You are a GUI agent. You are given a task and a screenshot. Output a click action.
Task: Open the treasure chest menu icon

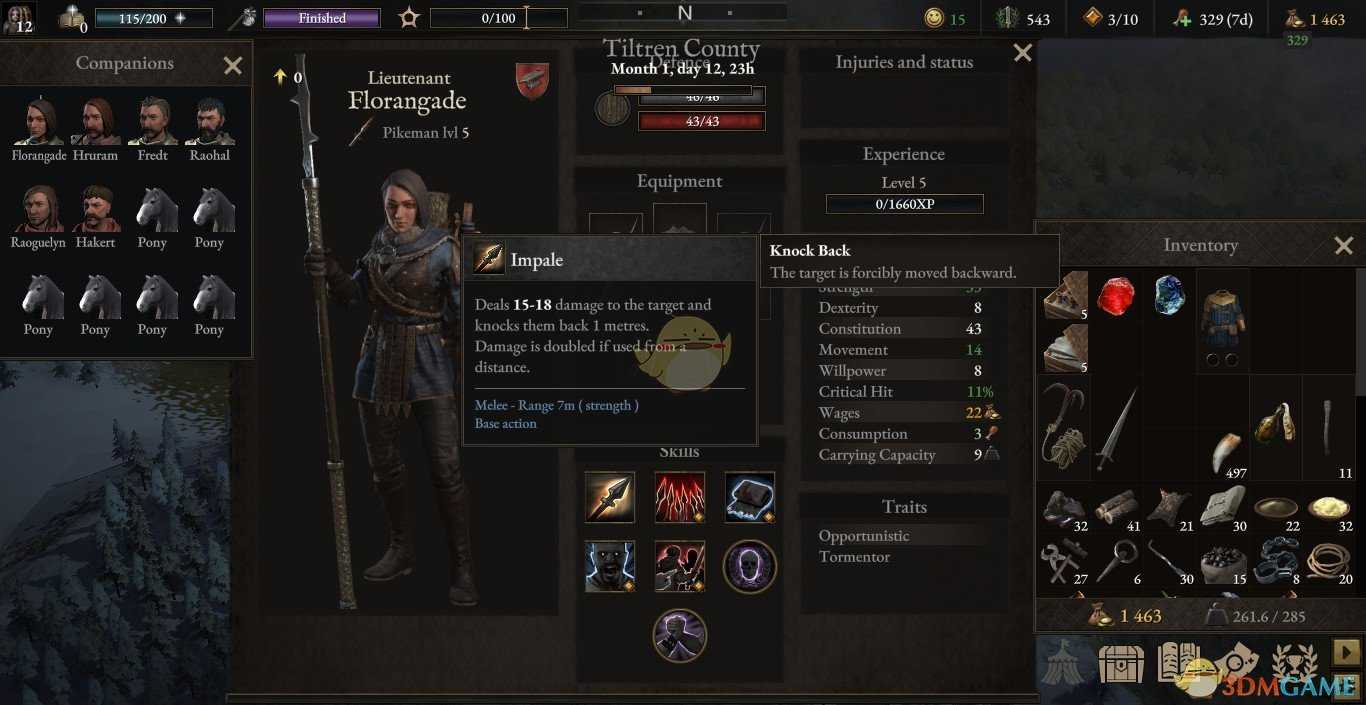click(1120, 661)
